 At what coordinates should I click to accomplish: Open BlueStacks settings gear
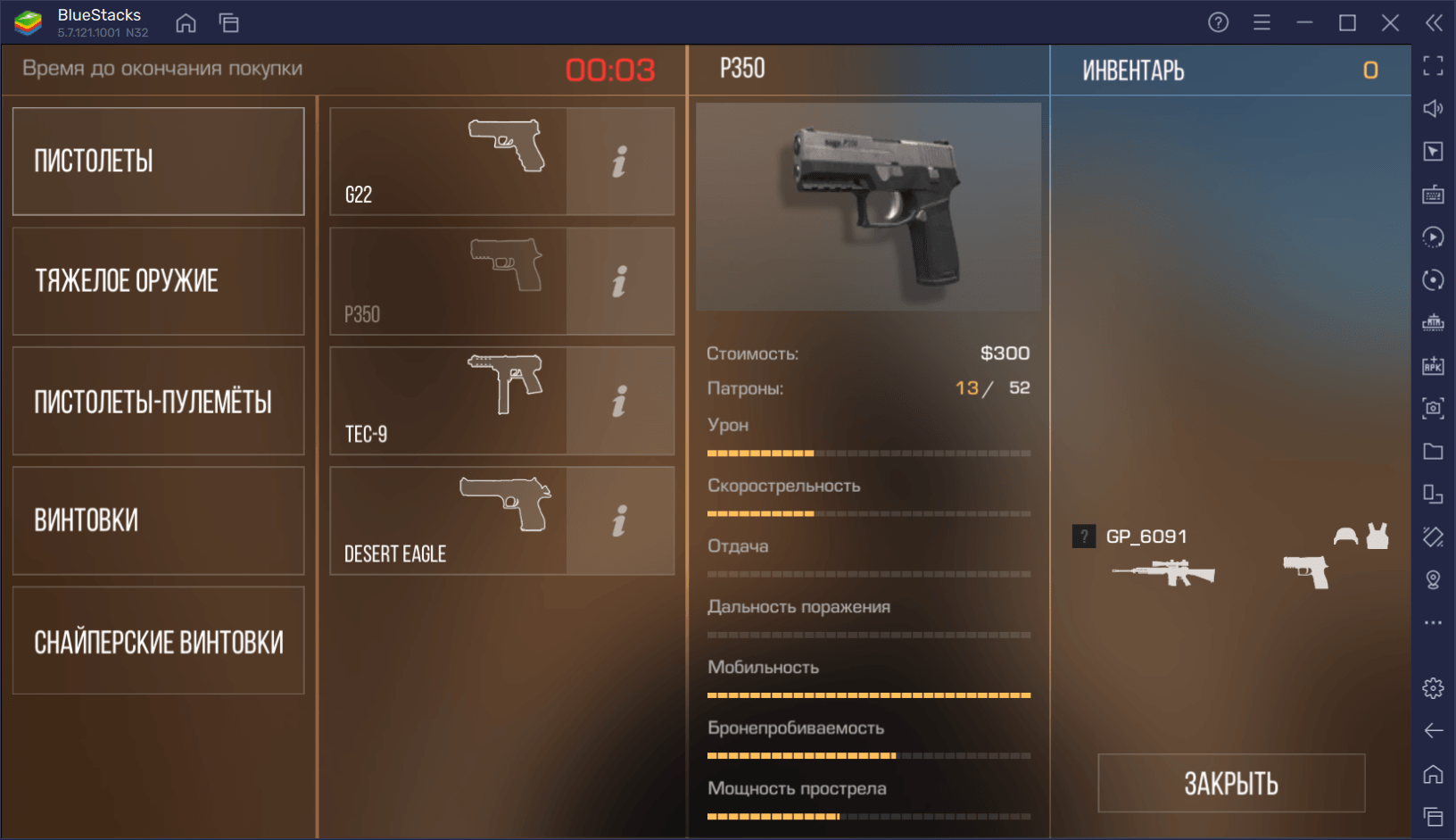click(x=1433, y=688)
